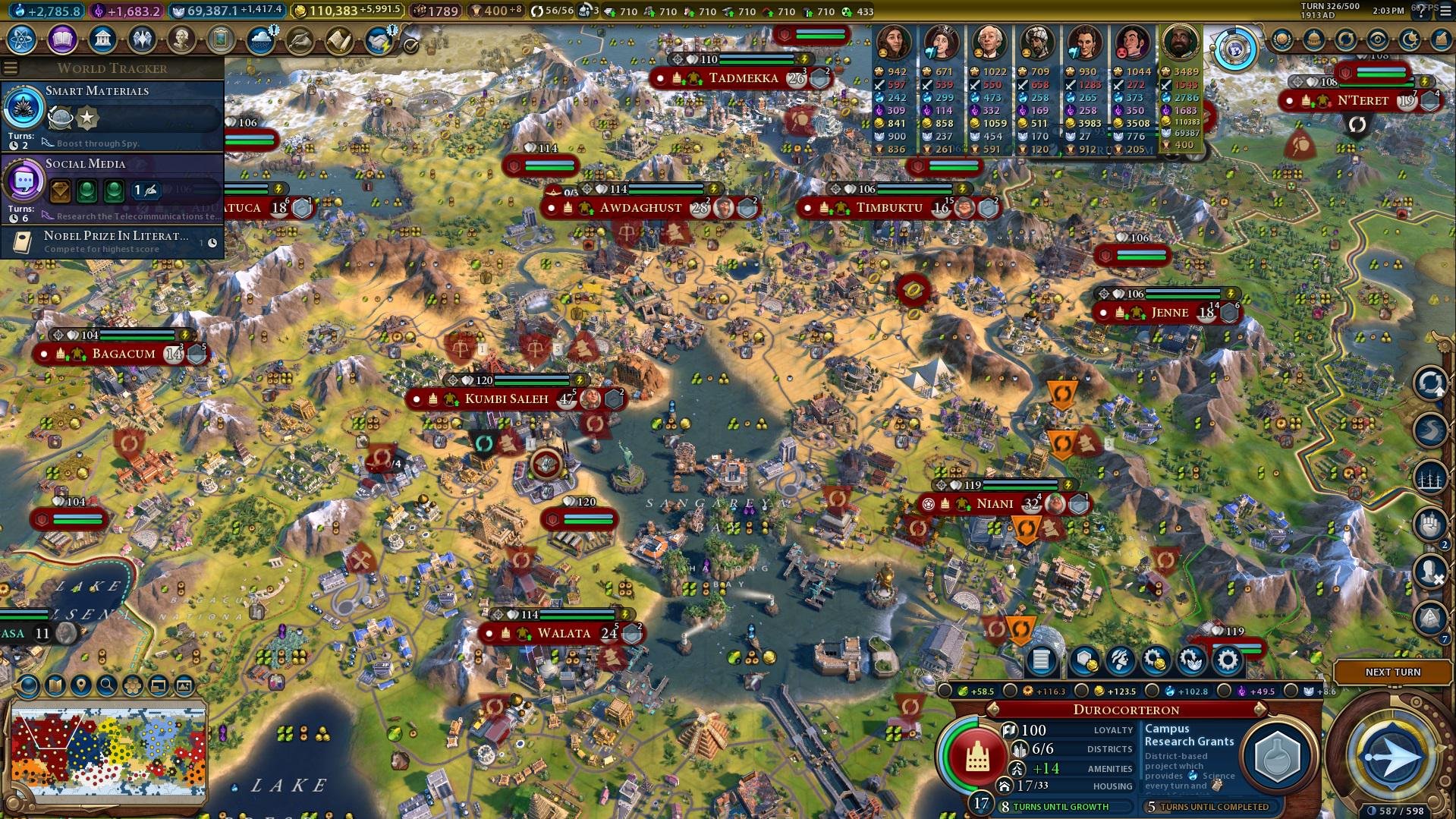Open the civics tree purple book icon
Image resolution: width=1456 pixels, height=819 pixels.
[x=62, y=39]
